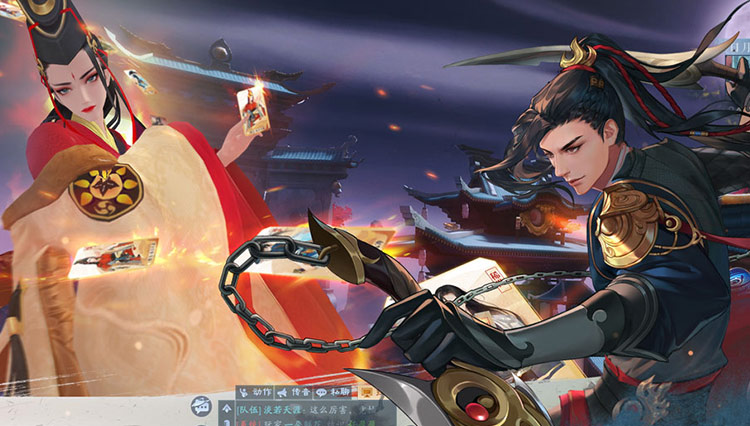Image resolution: width=750 pixels, height=426 pixels.
Task: Open the 动作 emote actions button
Action: 255,392
